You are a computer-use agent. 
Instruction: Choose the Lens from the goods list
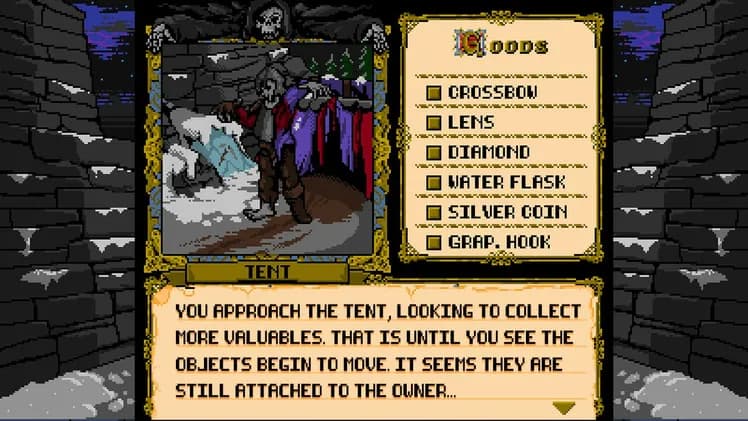click(x=470, y=122)
